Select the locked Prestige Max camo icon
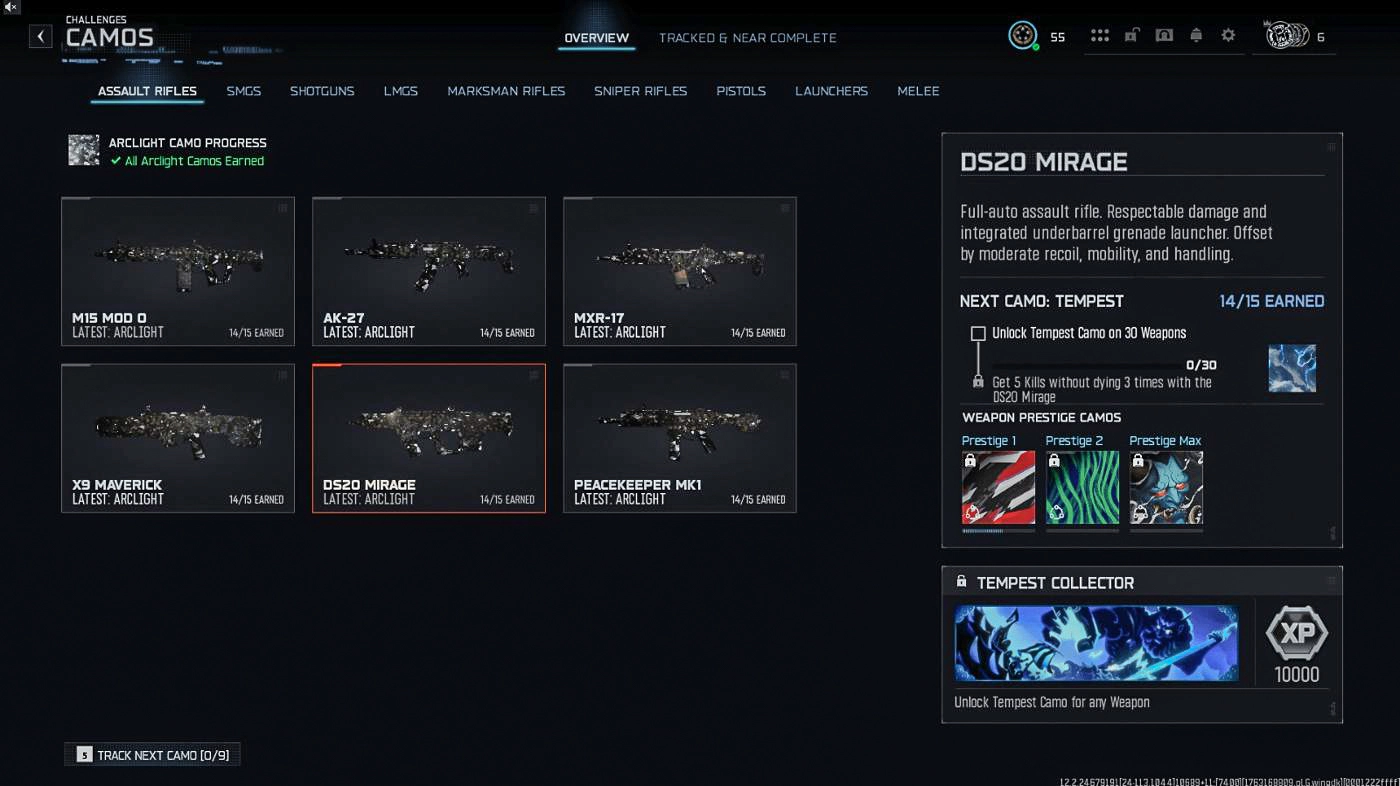 click(1166, 488)
